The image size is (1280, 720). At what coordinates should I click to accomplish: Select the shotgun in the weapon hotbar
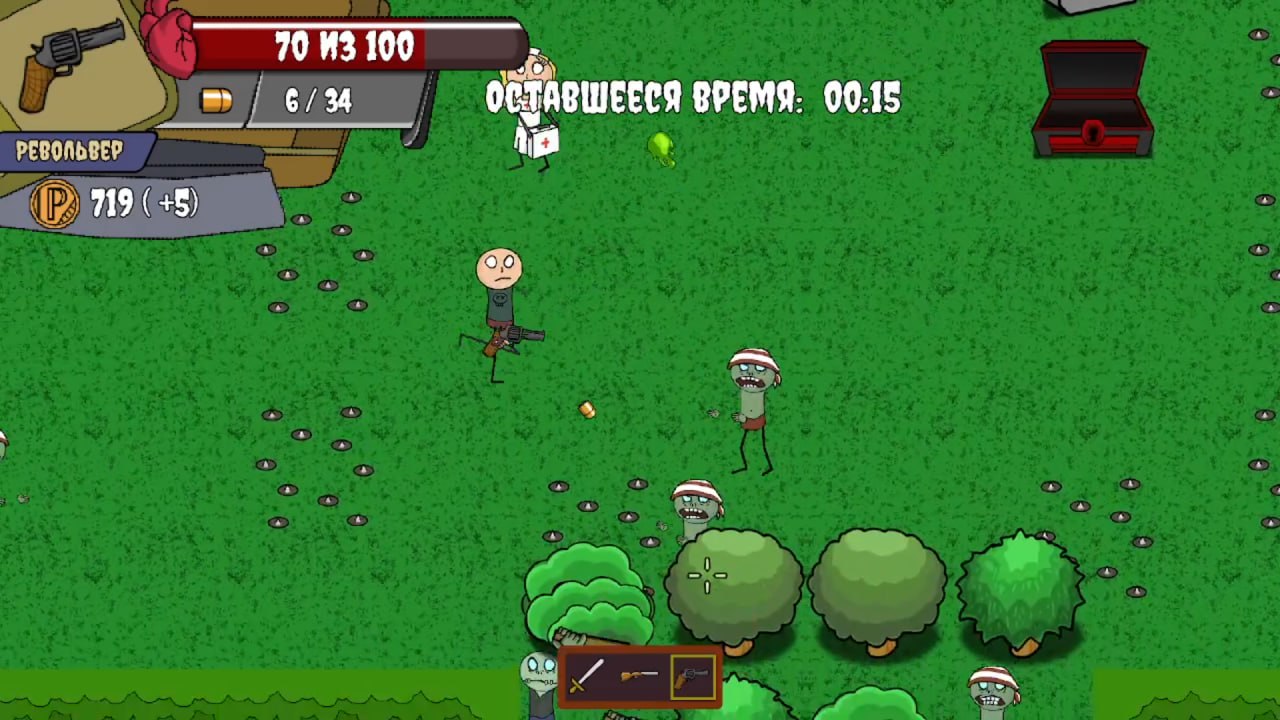(640, 677)
